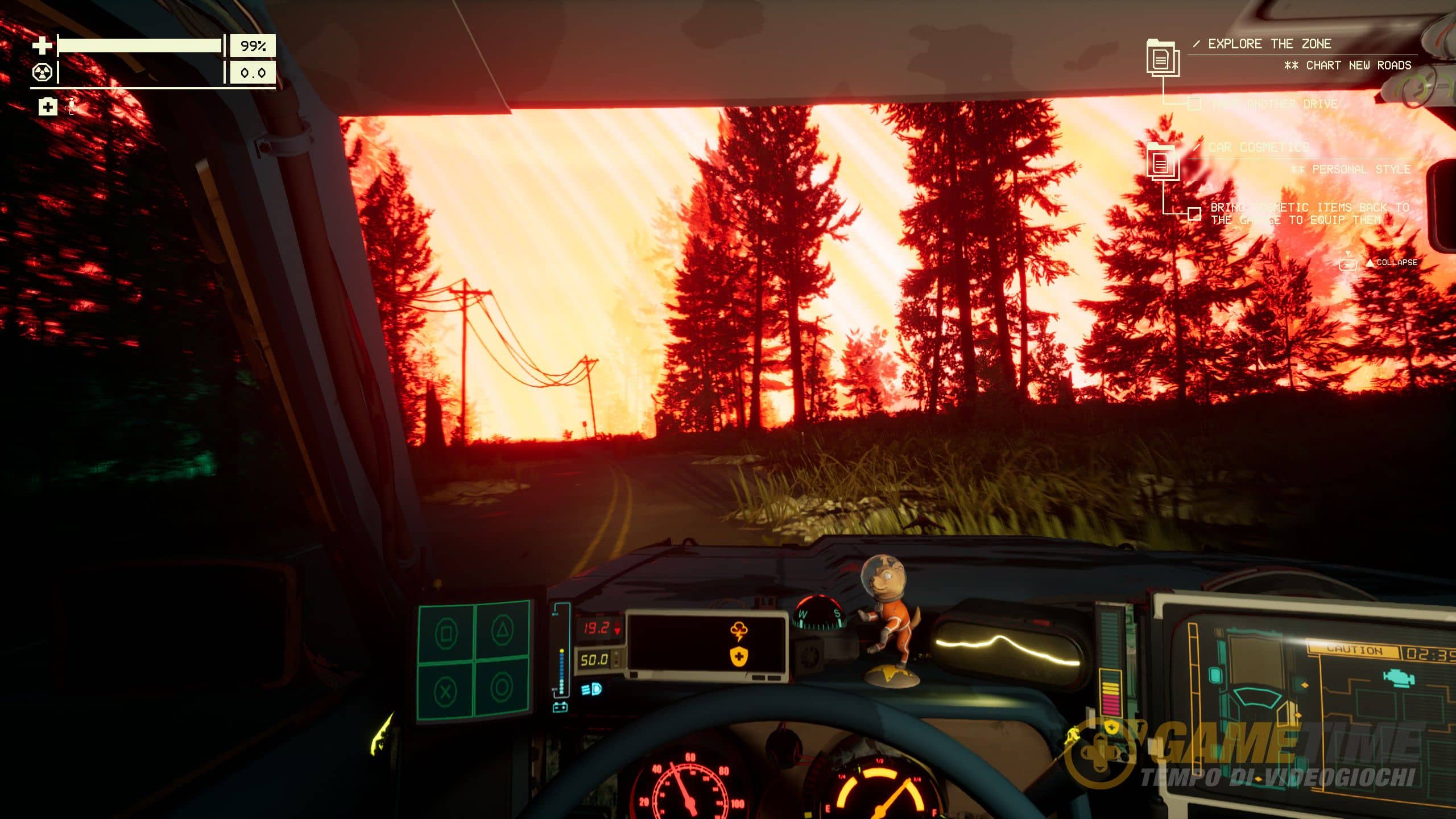Tick the Bring Cosmetic Items objective checkbox

coord(1194,214)
